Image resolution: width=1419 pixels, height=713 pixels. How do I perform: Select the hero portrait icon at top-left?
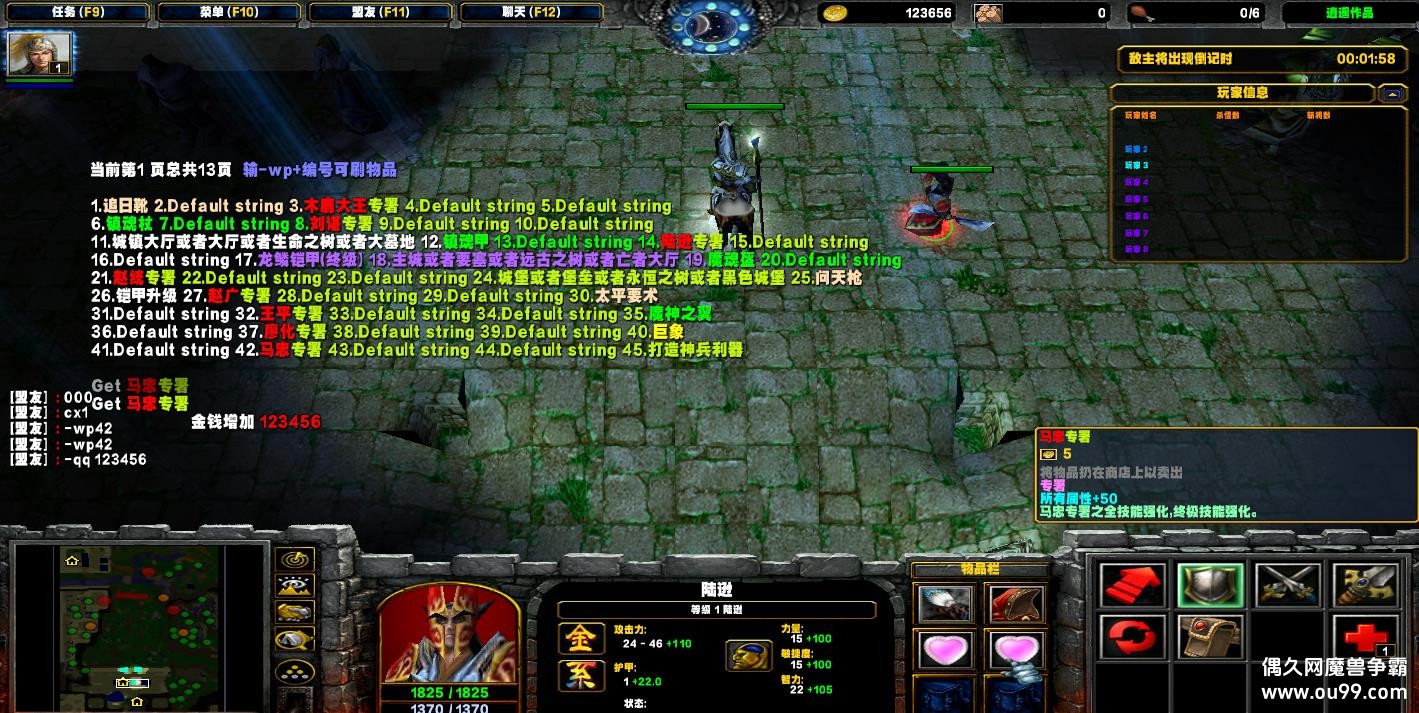[x=40, y=54]
